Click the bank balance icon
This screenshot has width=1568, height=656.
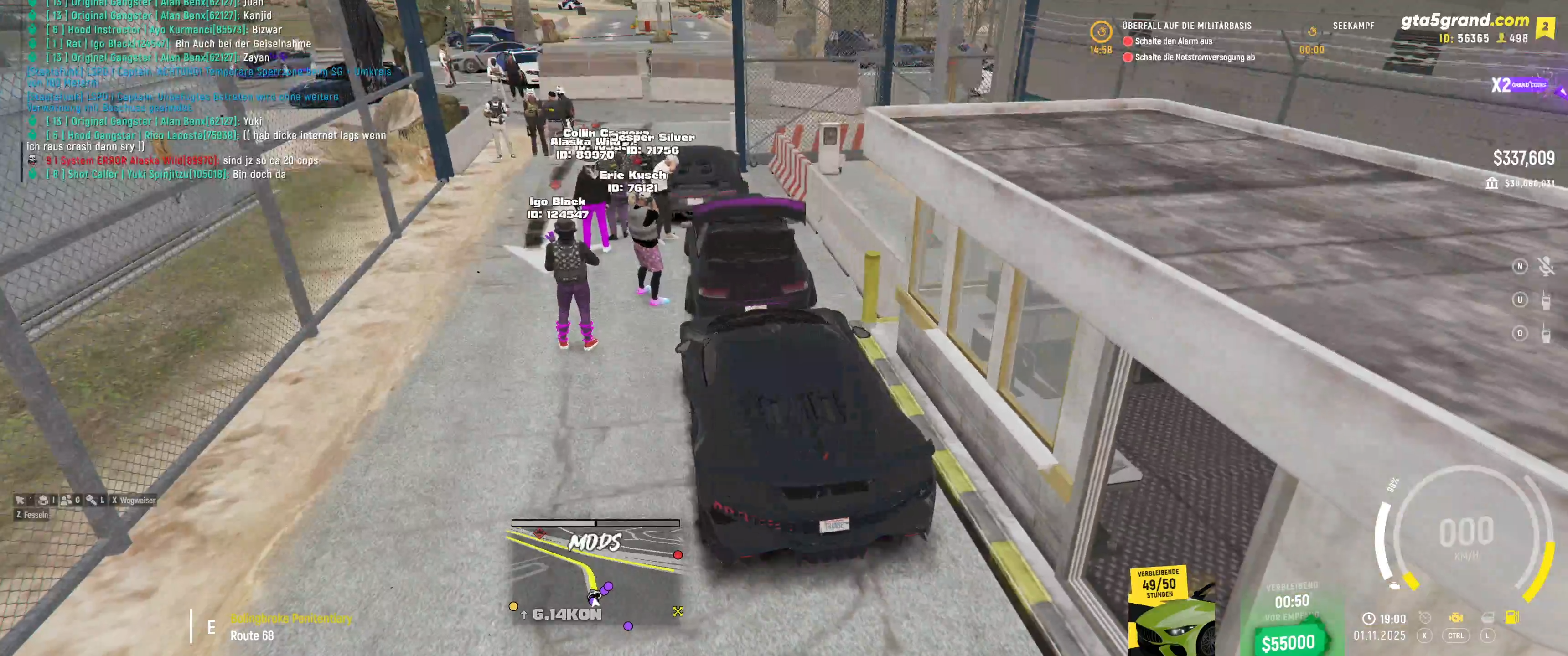1491,183
